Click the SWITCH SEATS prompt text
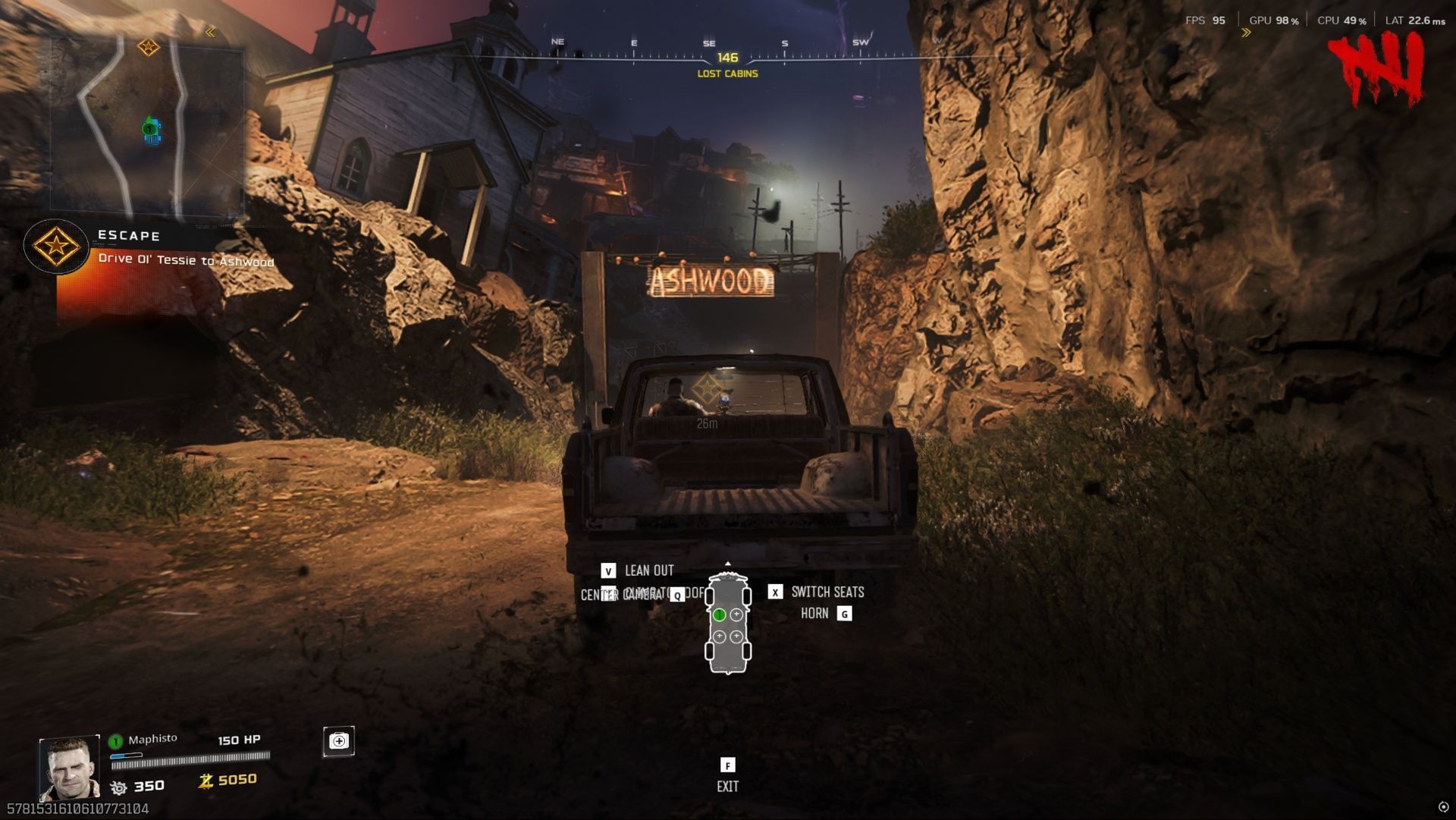Image resolution: width=1456 pixels, height=820 pixels. [827, 592]
